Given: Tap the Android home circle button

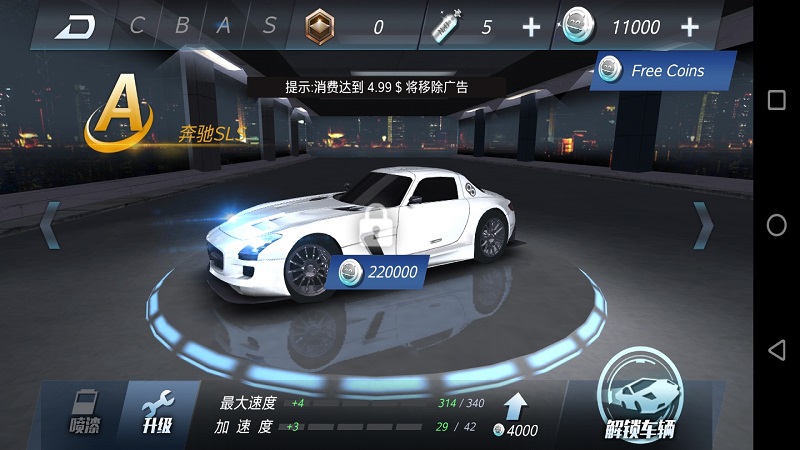Looking at the screenshot, I should (776, 225).
